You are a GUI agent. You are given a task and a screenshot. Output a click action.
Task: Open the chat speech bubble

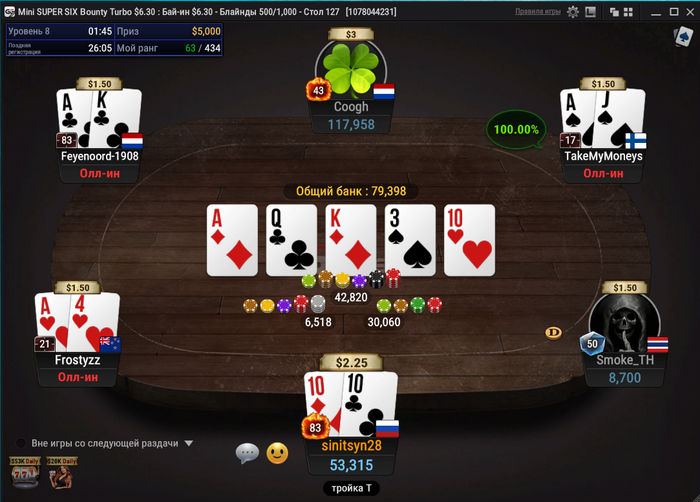[247, 453]
